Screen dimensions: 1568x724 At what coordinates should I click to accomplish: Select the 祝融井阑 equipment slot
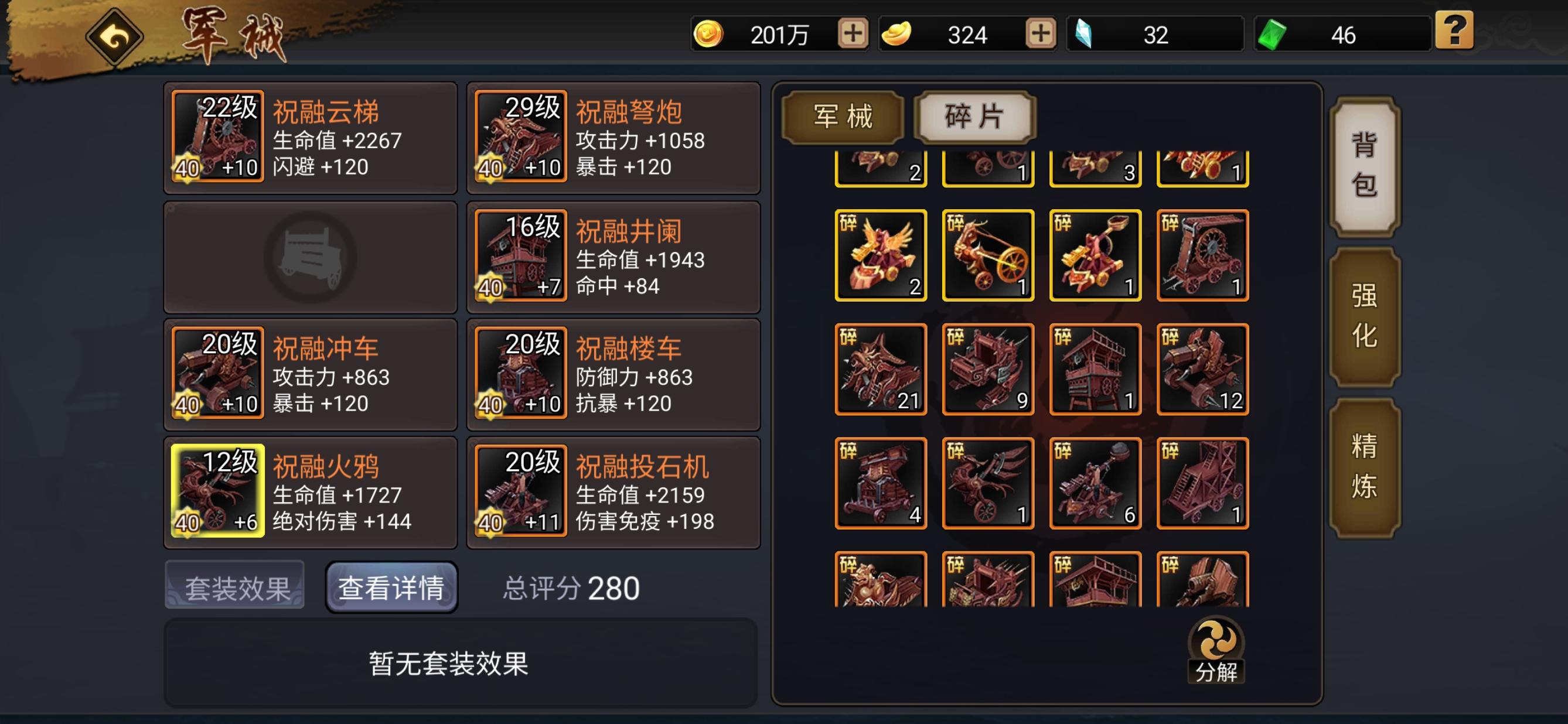(x=520, y=257)
